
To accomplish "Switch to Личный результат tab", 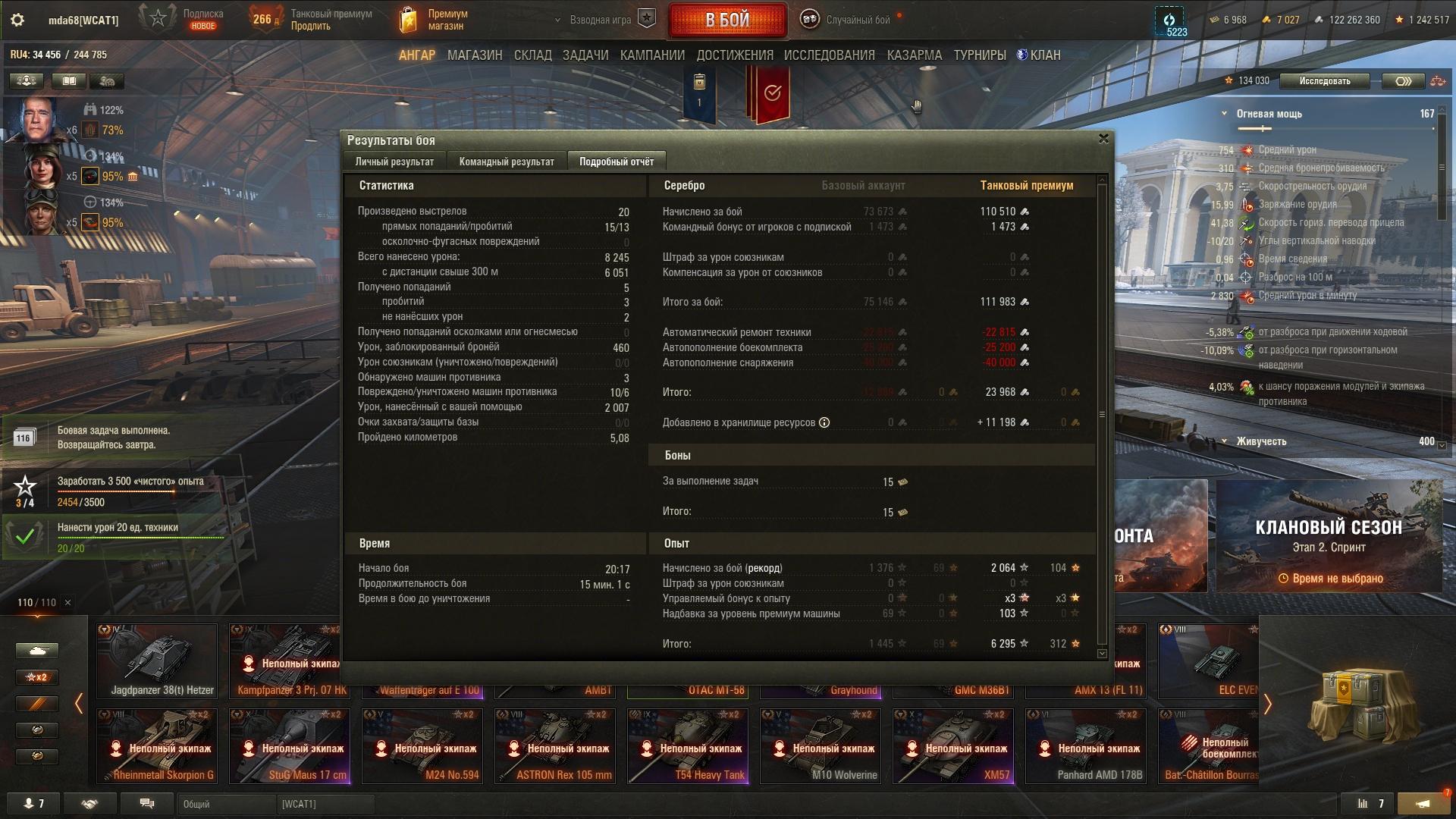I will pyautogui.click(x=394, y=162).
